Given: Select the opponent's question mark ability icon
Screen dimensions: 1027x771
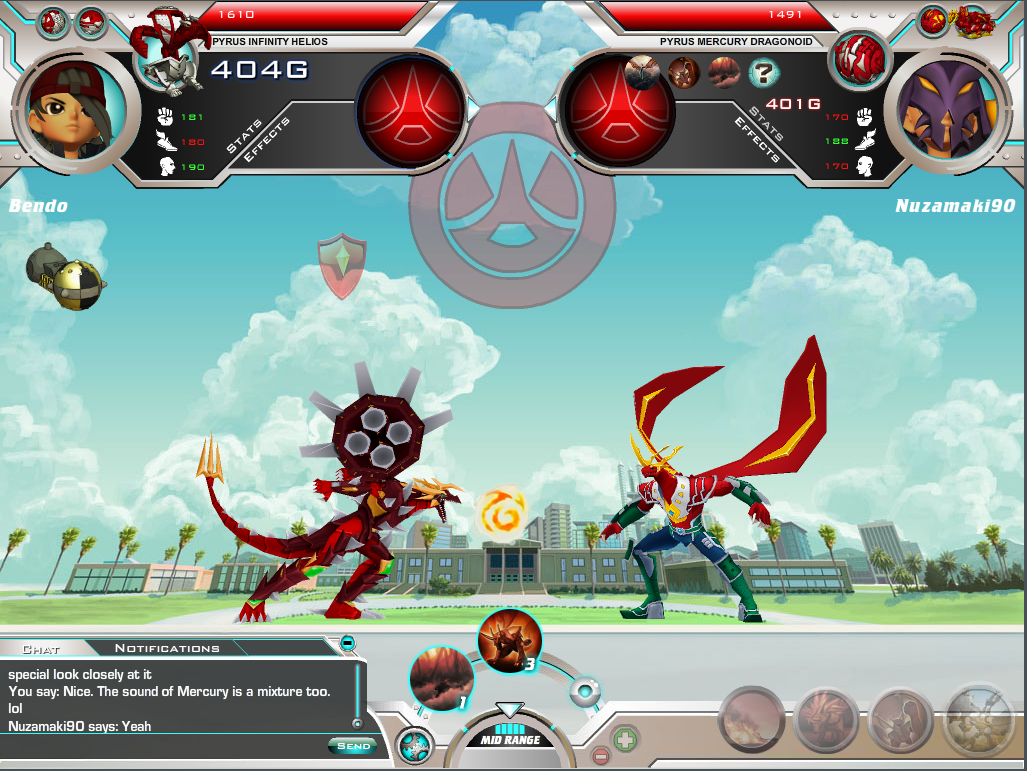Looking at the screenshot, I should click(764, 72).
